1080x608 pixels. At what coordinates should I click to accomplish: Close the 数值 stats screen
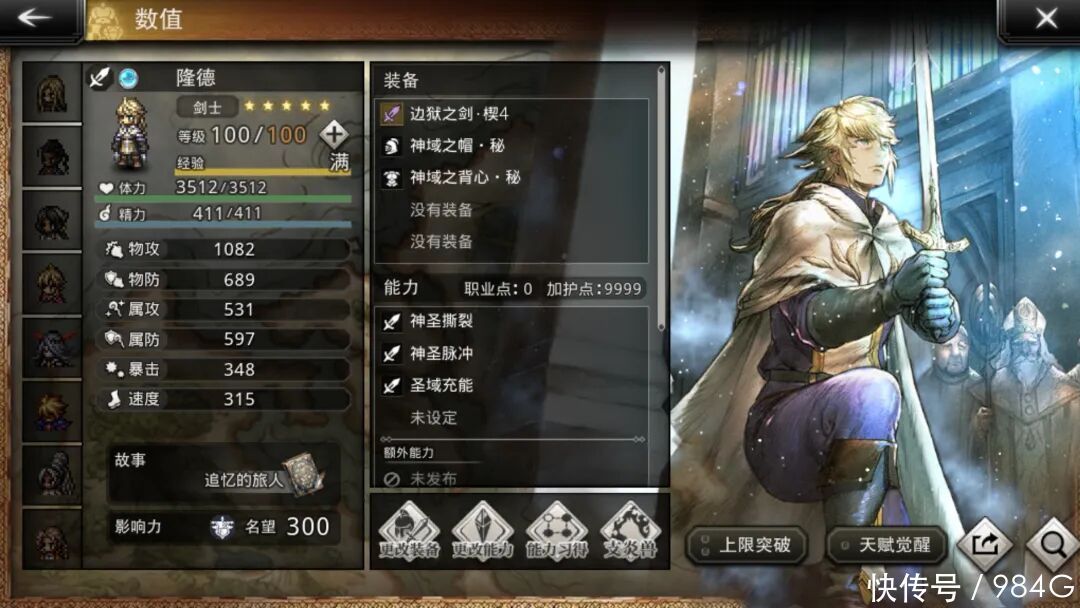tap(1045, 19)
